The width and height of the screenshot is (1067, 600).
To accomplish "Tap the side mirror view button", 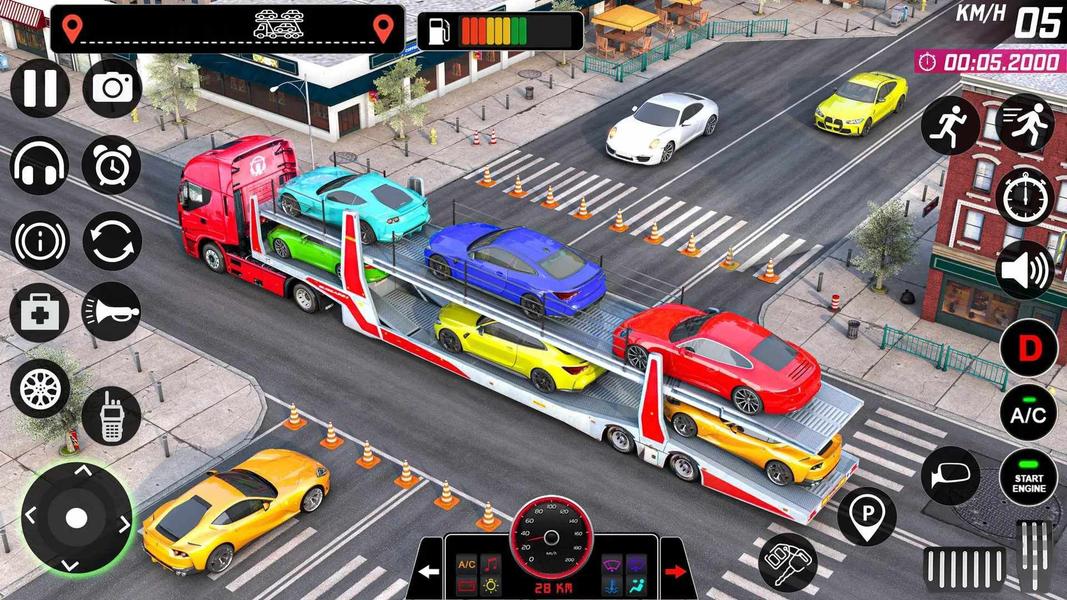I will [x=950, y=476].
